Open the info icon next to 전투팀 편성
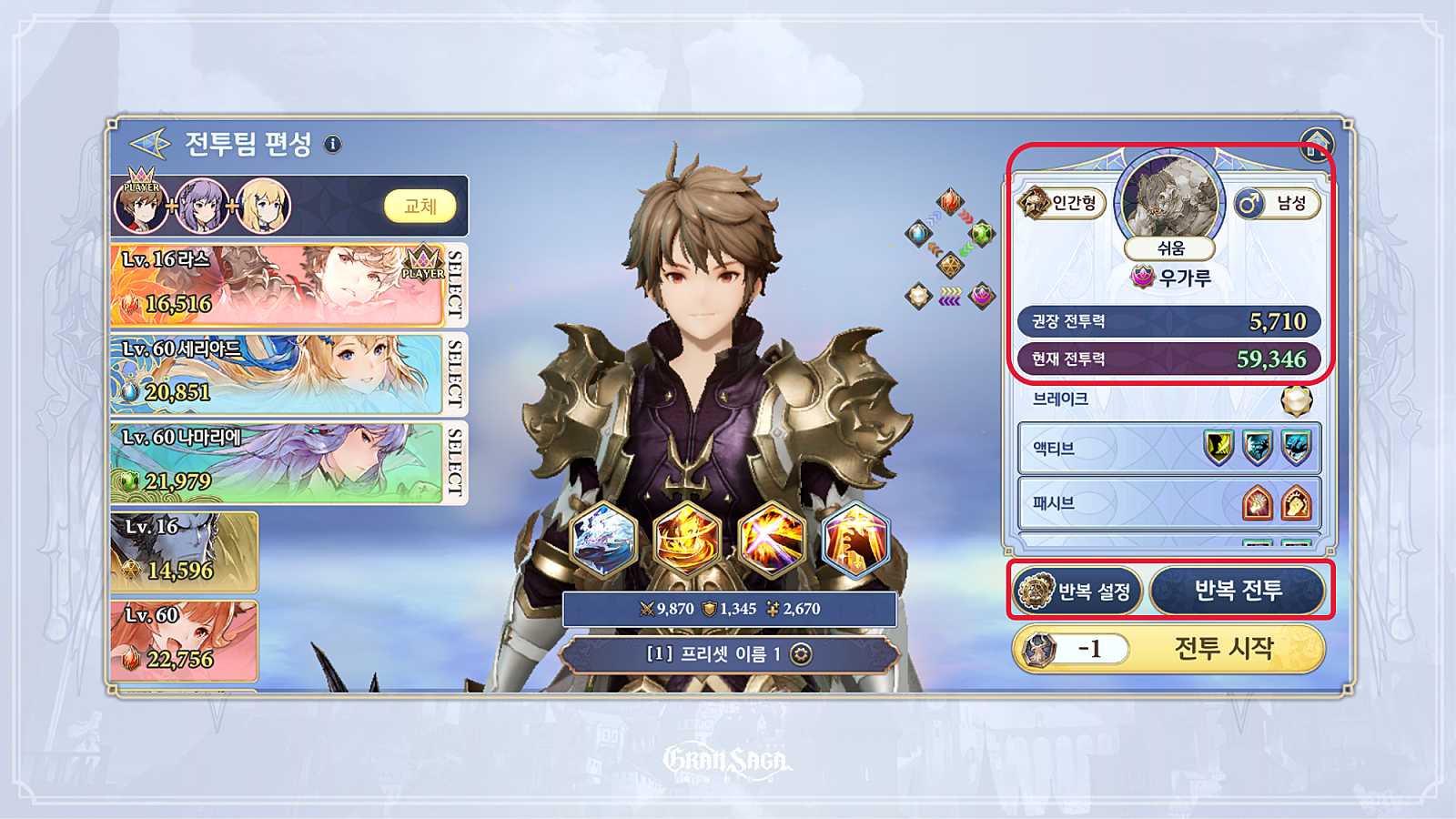Image resolution: width=1456 pixels, height=819 pixels. 333,144
